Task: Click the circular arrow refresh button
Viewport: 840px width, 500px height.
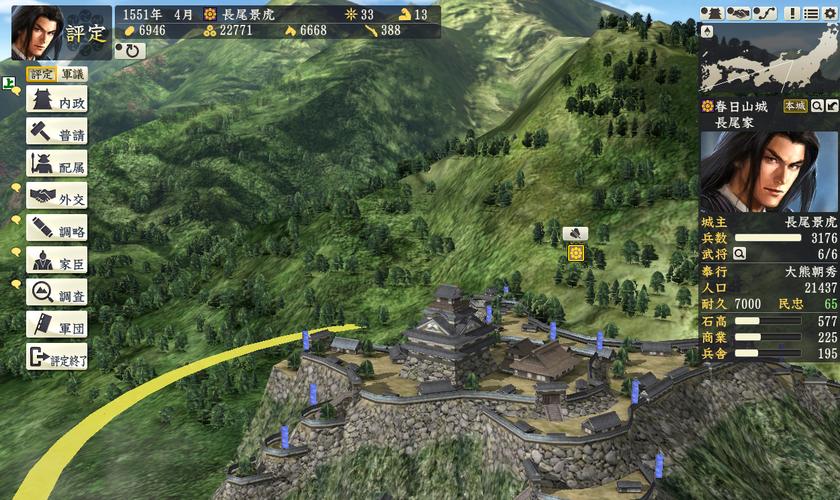Action: pos(130,50)
